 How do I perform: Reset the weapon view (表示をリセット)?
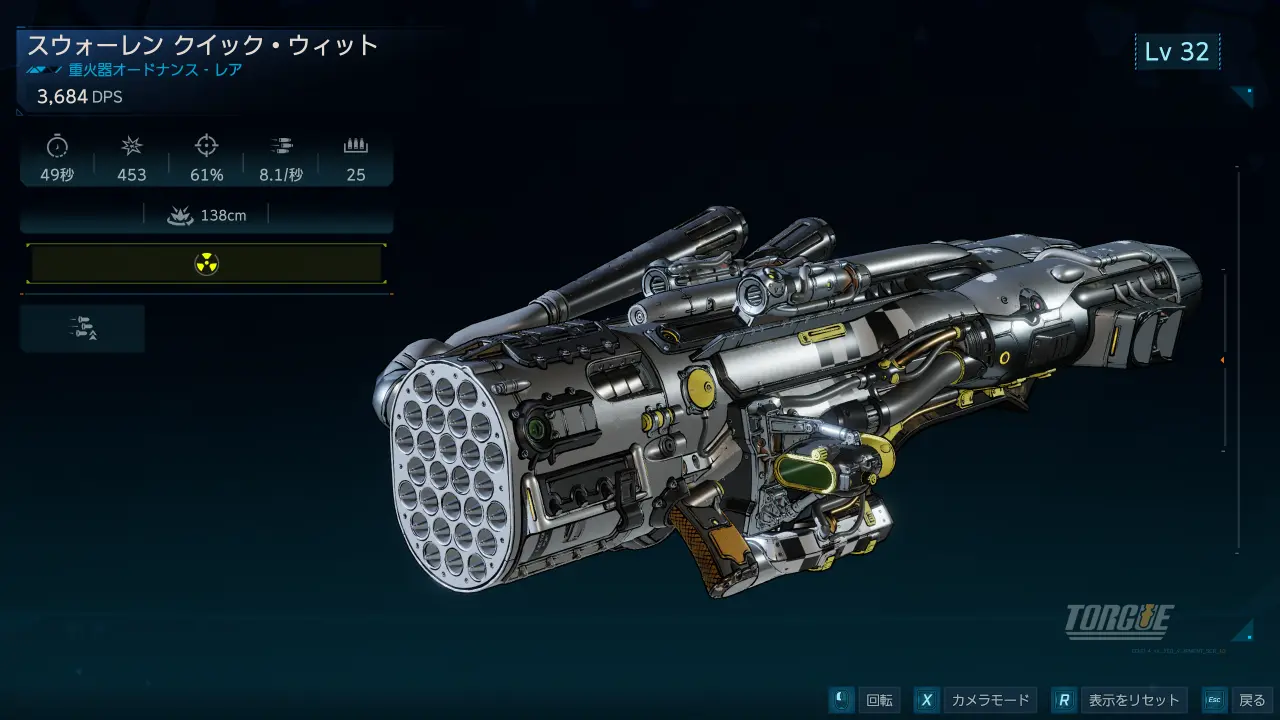click(1121, 700)
